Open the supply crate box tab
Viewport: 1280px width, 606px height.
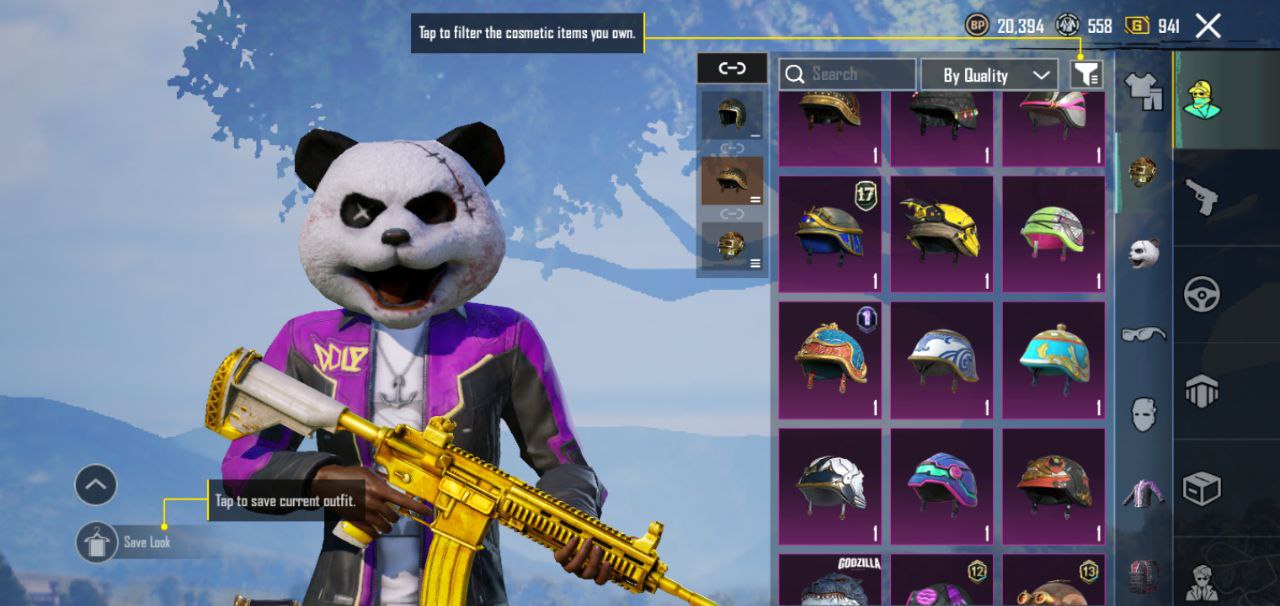1201,489
